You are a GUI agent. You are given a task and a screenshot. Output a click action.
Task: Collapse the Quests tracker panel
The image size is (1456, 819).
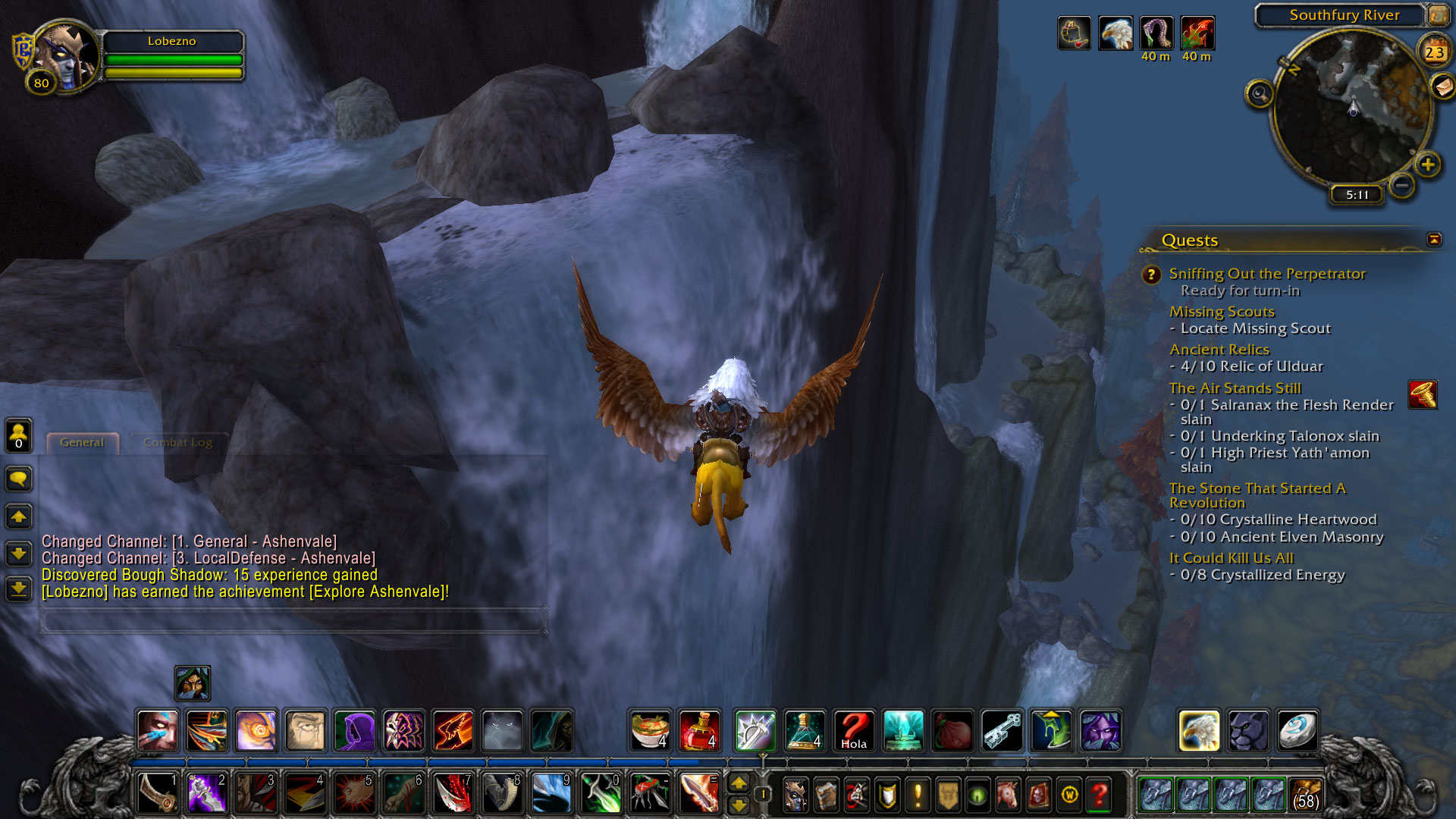point(1433,240)
